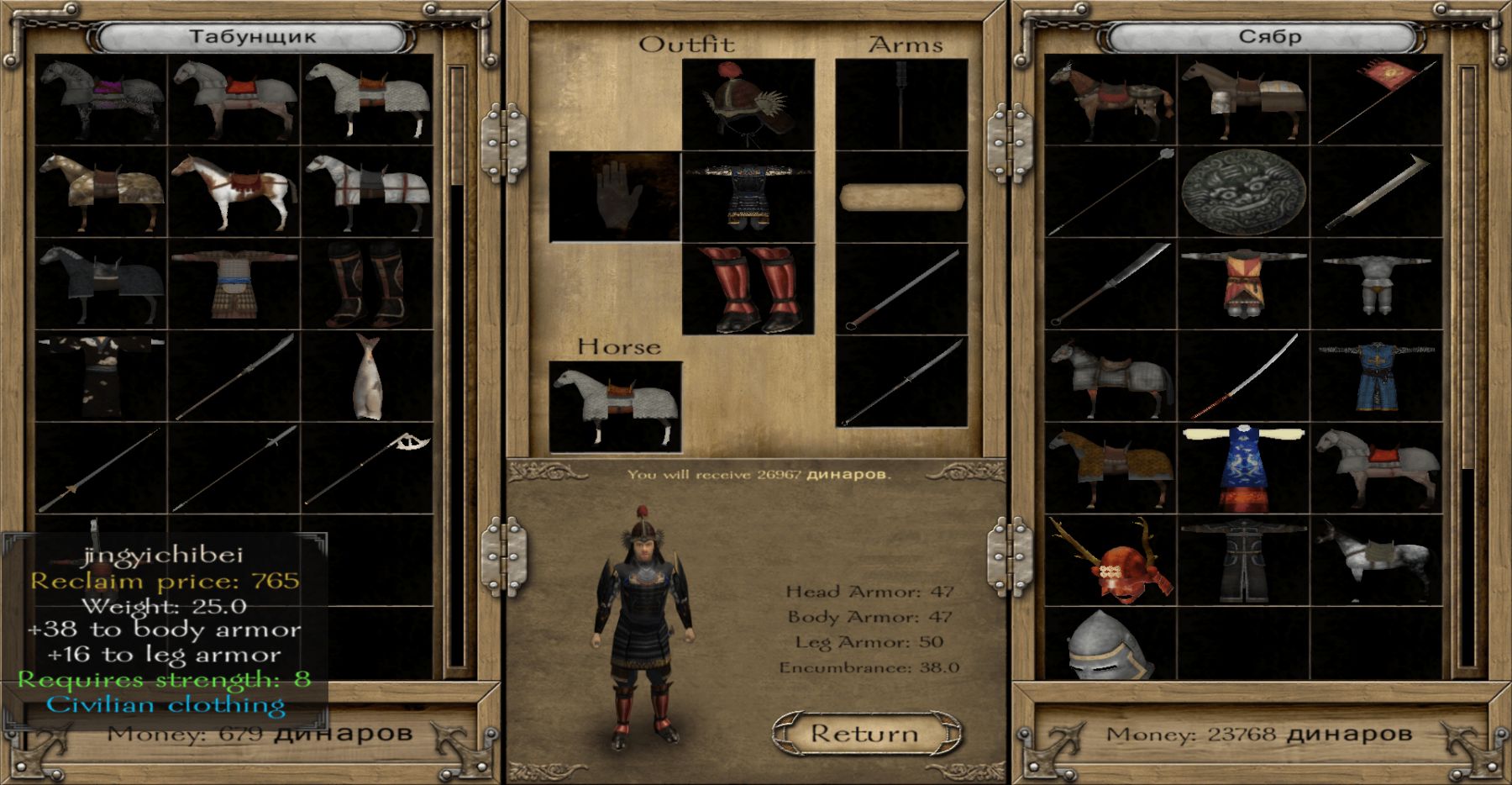
Task: Click the merchant inventory scrollbar
Action: 1467,370
